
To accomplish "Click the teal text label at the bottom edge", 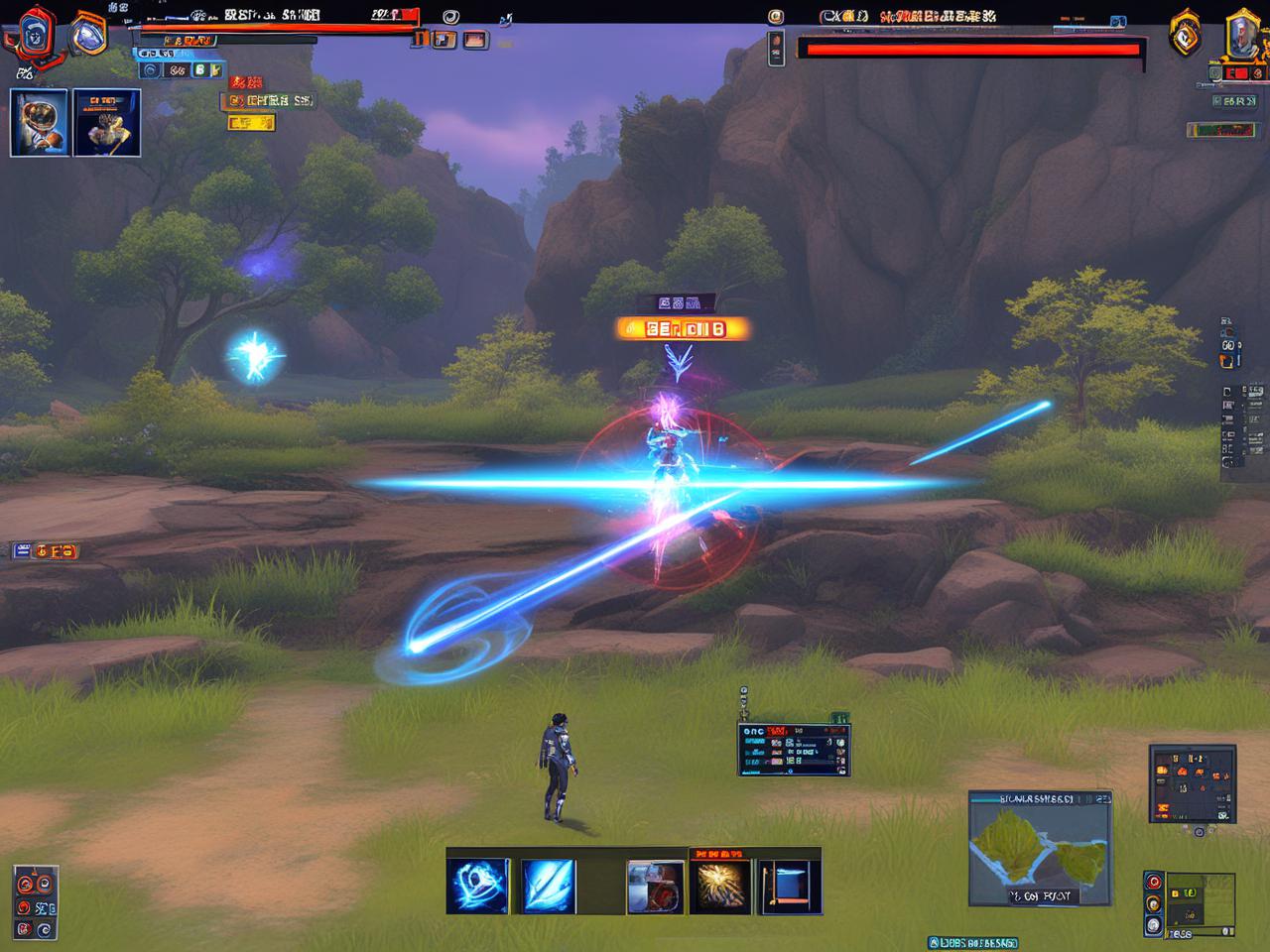I will pyautogui.click(x=972, y=943).
